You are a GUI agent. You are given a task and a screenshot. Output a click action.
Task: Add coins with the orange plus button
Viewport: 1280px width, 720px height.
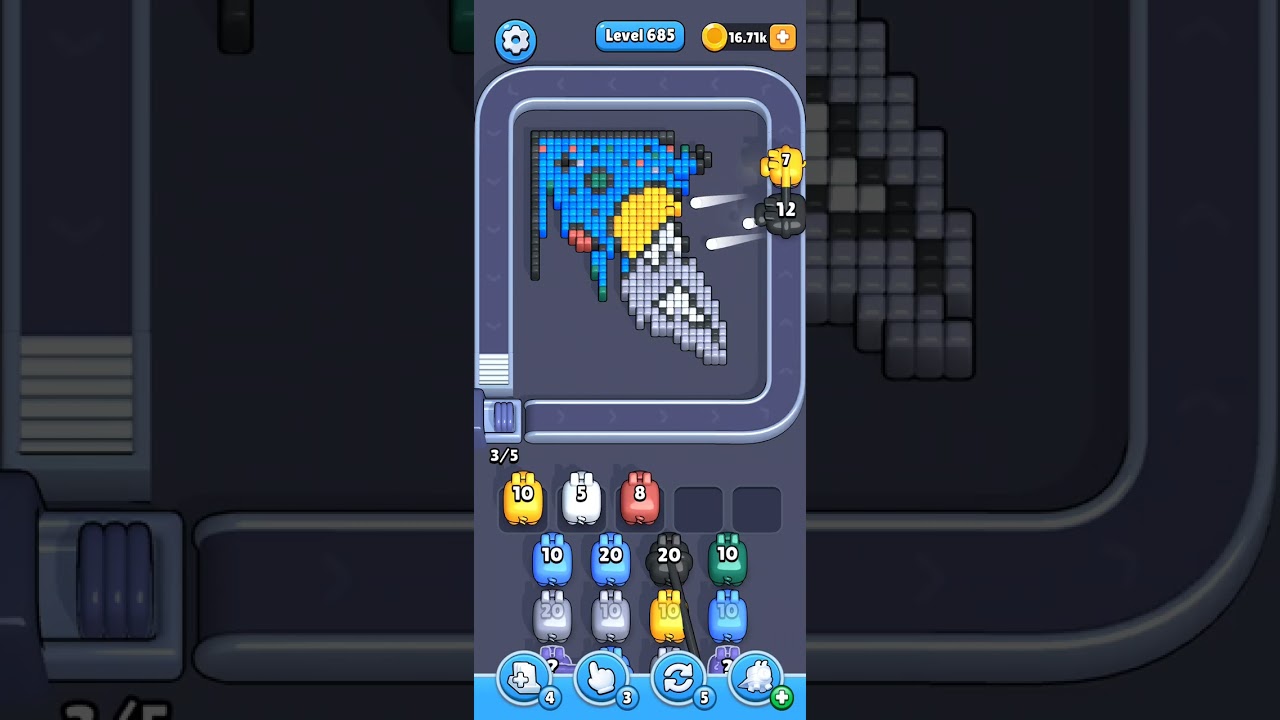tap(783, 37)
